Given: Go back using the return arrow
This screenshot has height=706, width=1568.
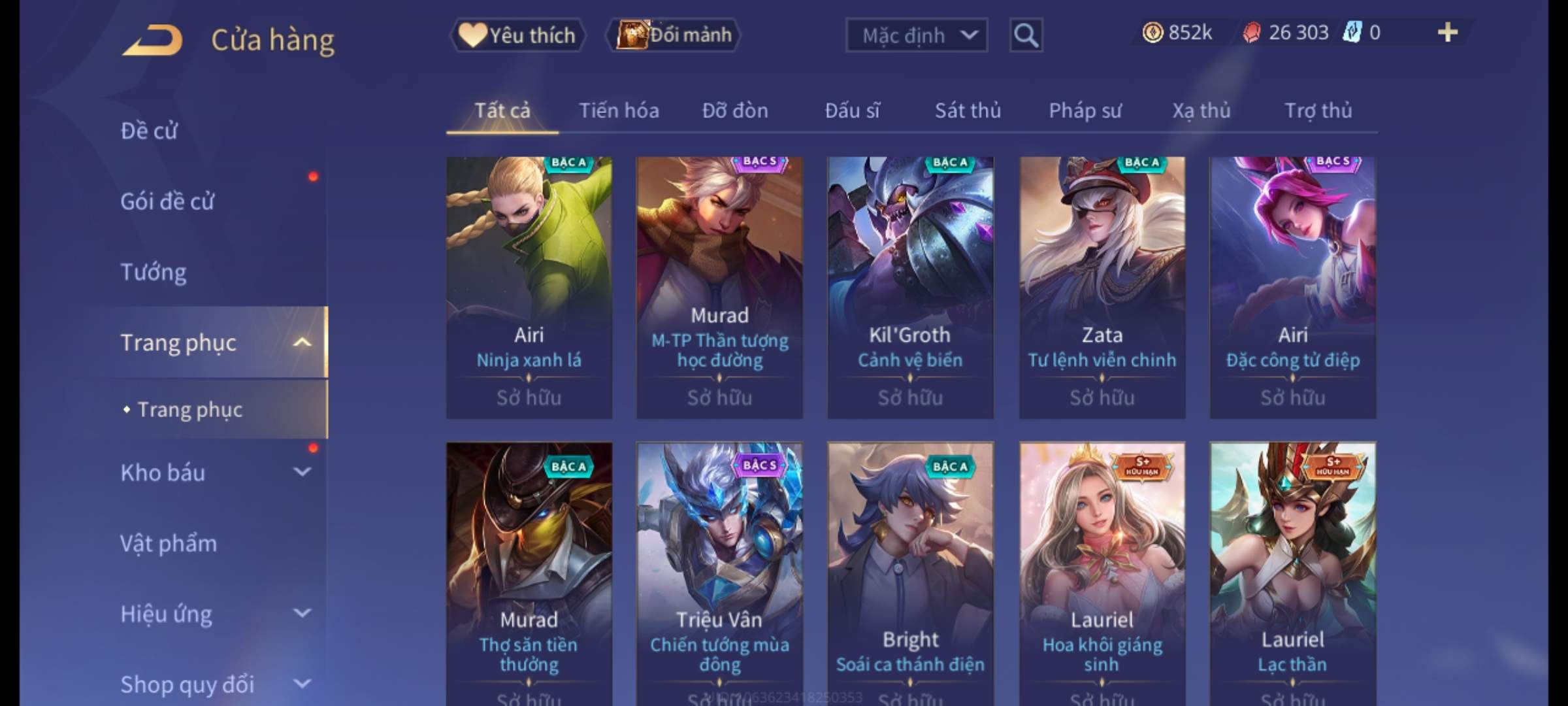Looking at the screenshot, I should pos(152,41).
